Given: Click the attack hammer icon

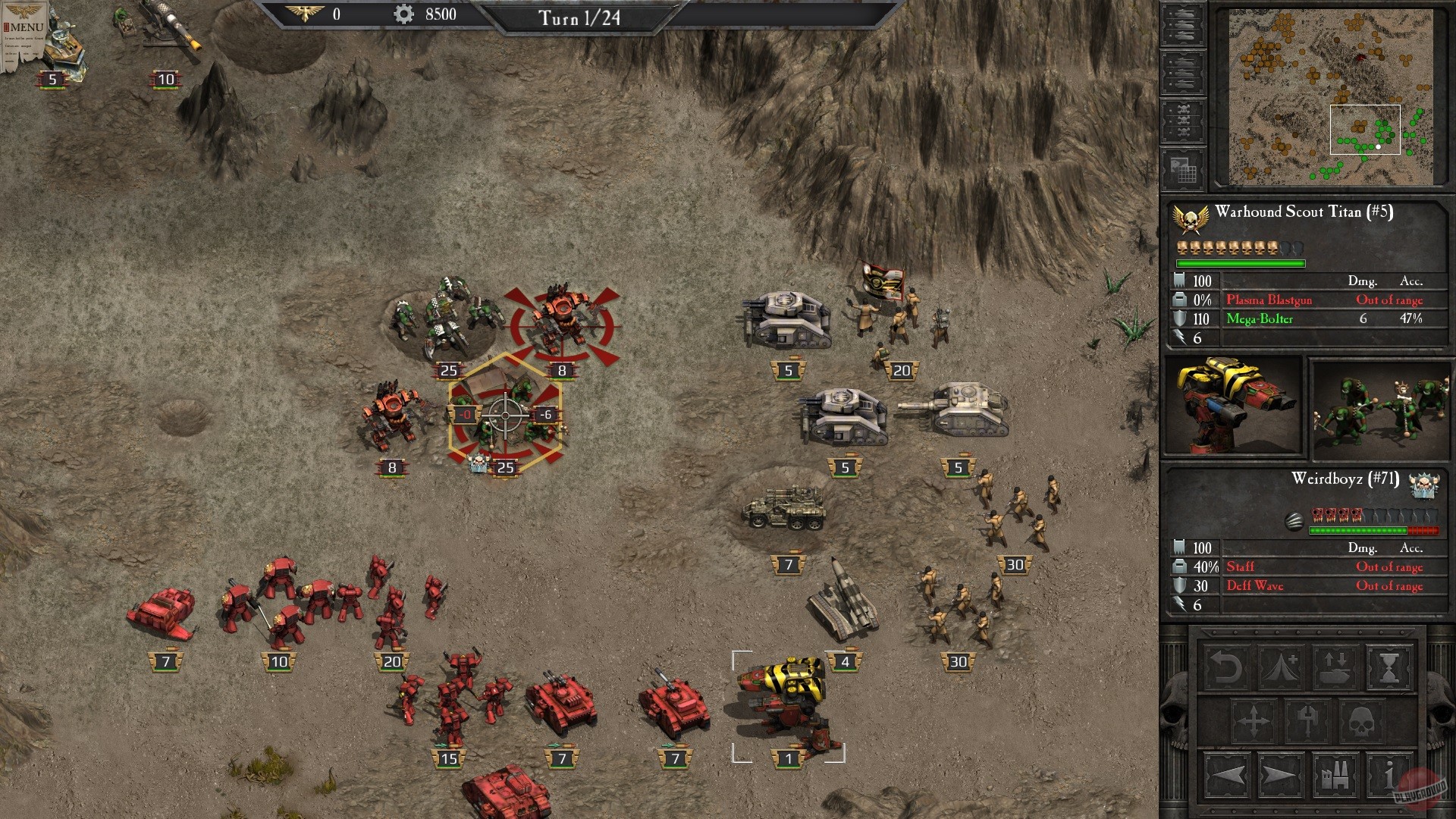Looking at the screenshot, I should pyautogui.click(x=1307, y=720).
